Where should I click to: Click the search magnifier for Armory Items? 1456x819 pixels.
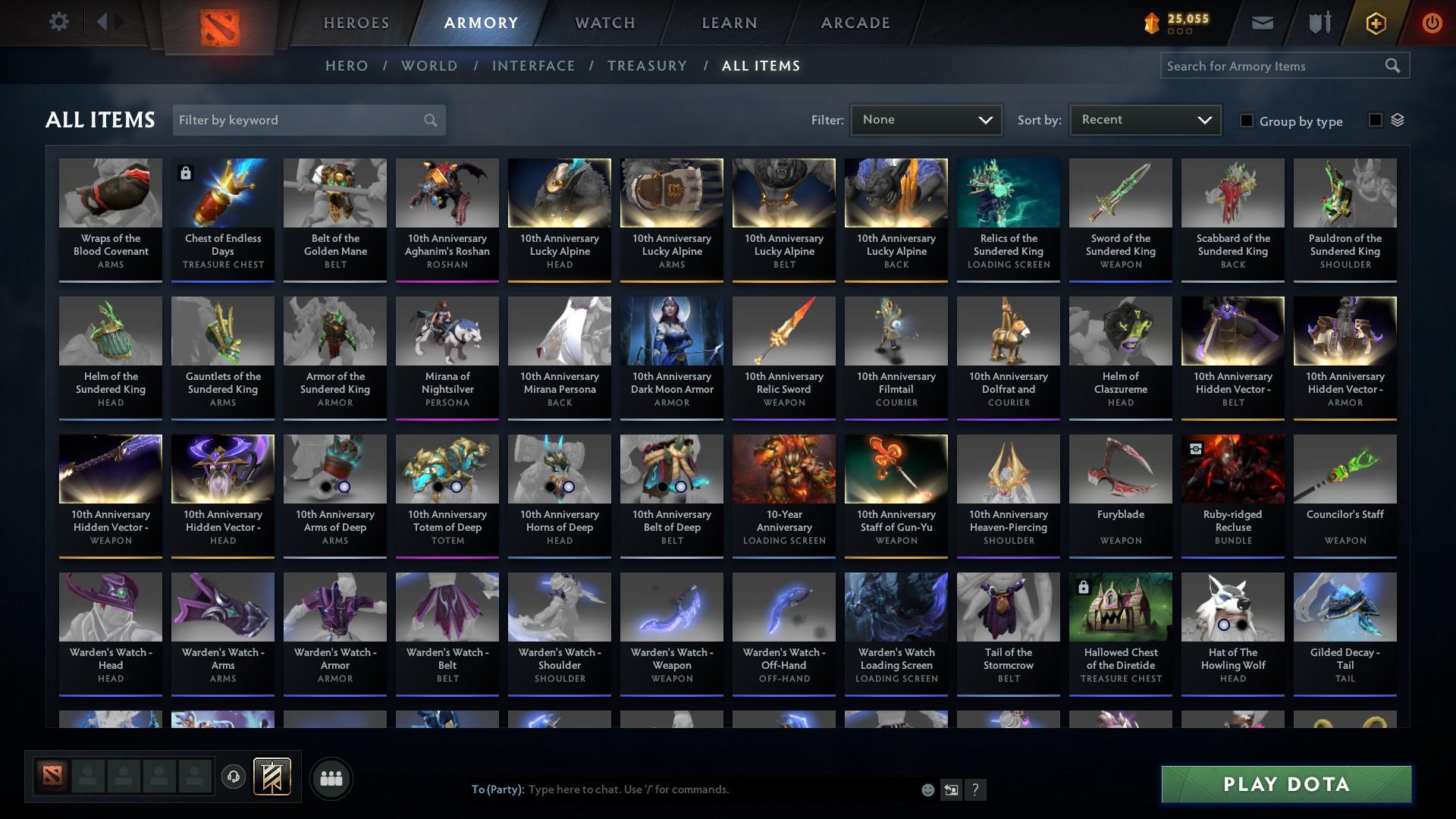point(1394,66)
